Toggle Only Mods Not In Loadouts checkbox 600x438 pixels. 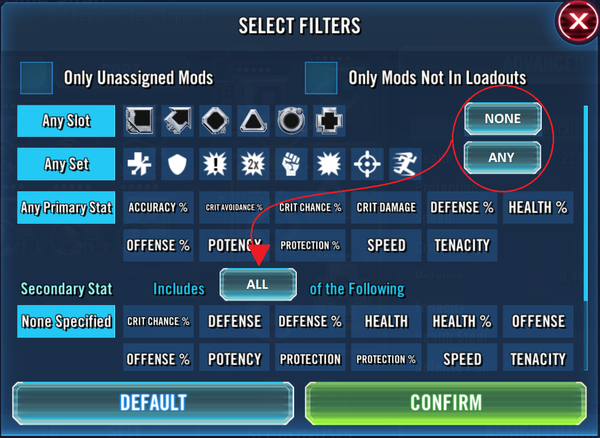321,77
